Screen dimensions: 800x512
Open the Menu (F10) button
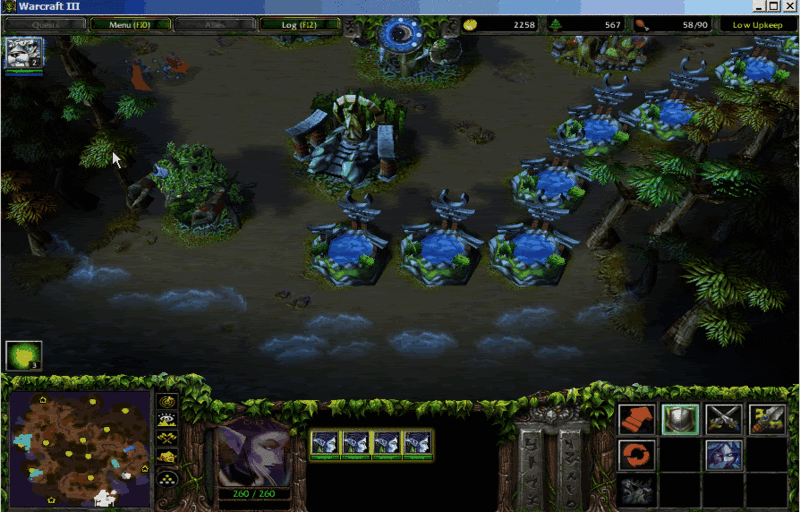click(x=129, y=24)
